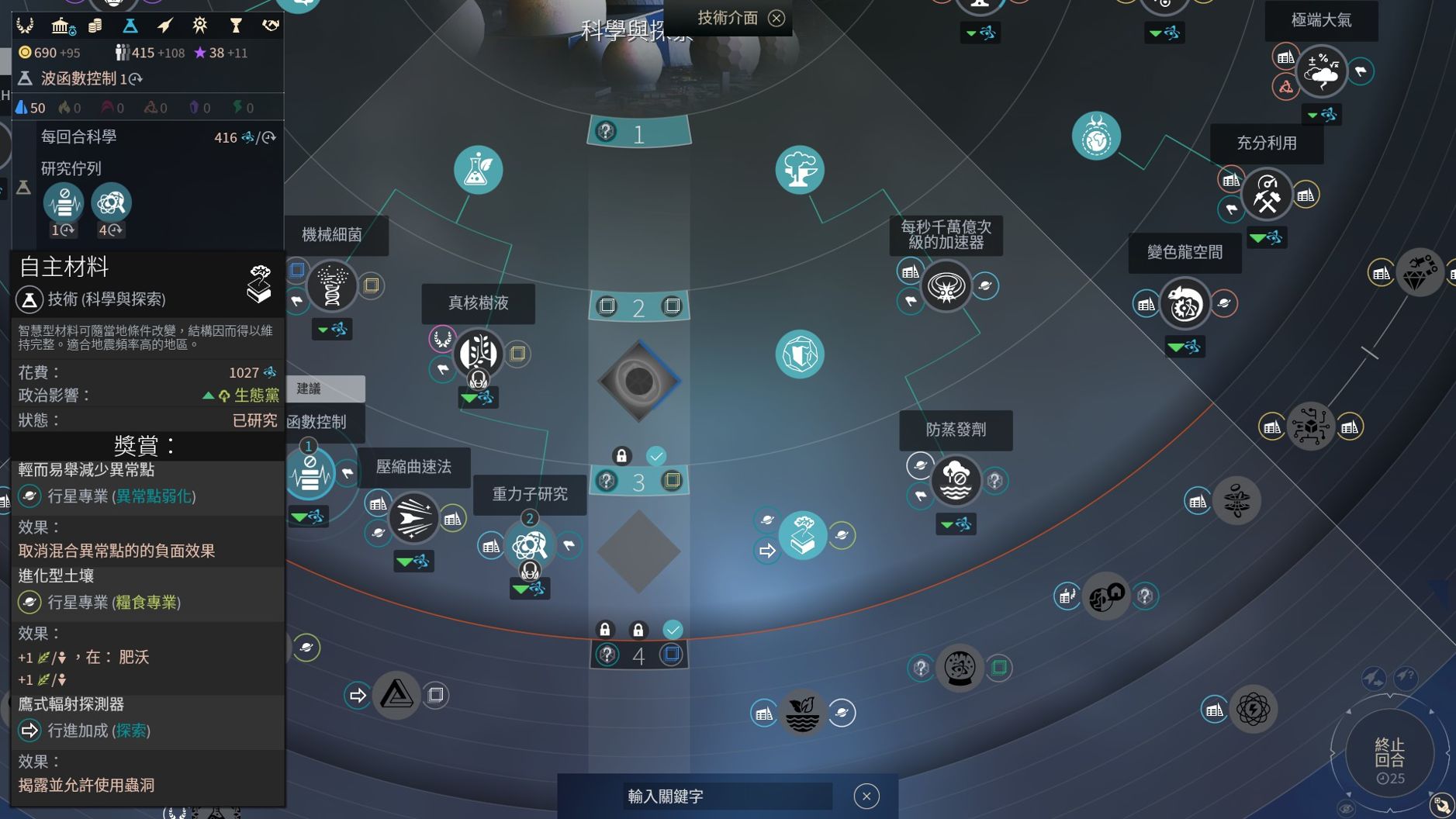Open the science flask icon in top toolbar
This screenshot has width=1456, height=819.
pos(132,25)
